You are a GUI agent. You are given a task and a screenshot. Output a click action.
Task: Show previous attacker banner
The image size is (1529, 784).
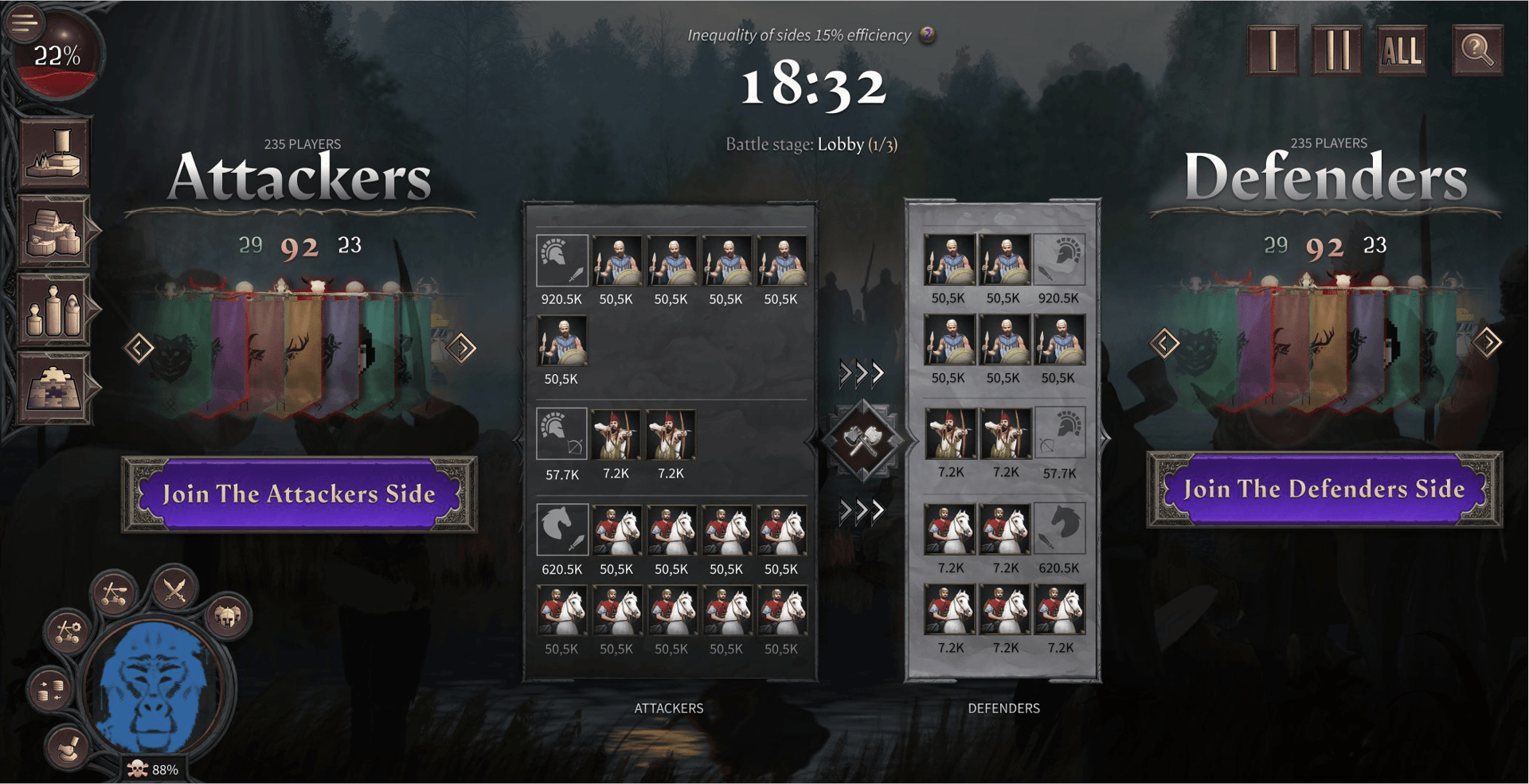139,348
